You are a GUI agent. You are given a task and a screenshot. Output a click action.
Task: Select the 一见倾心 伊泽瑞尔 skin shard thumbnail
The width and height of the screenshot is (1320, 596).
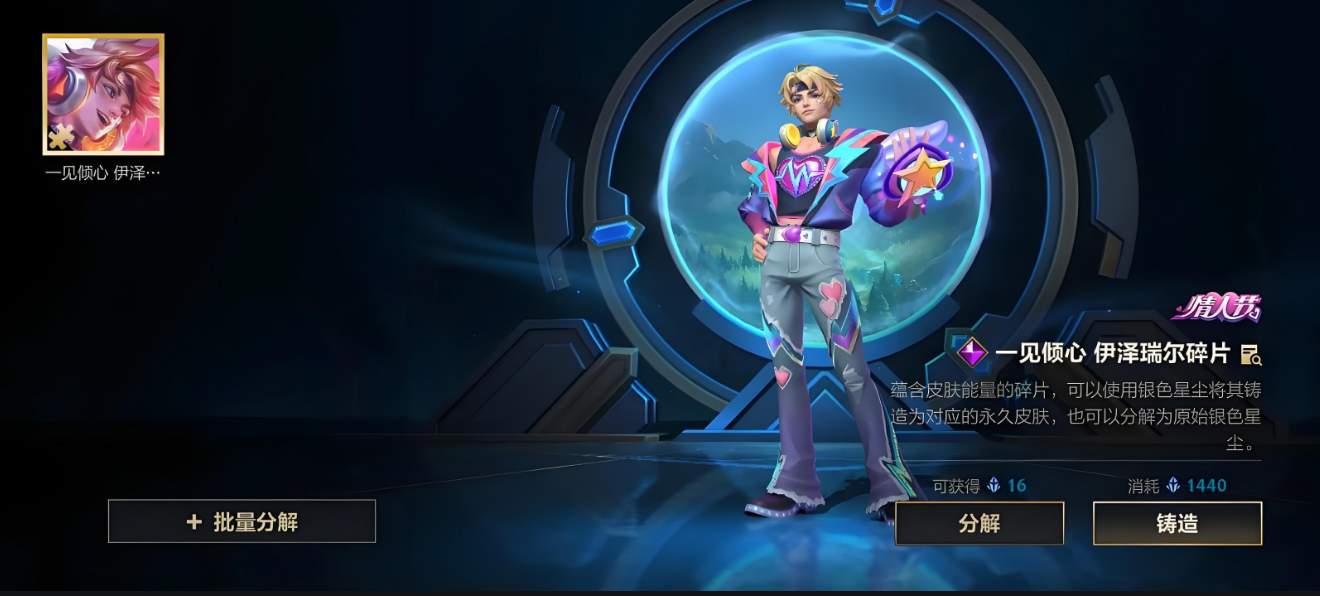coord(103,95)
